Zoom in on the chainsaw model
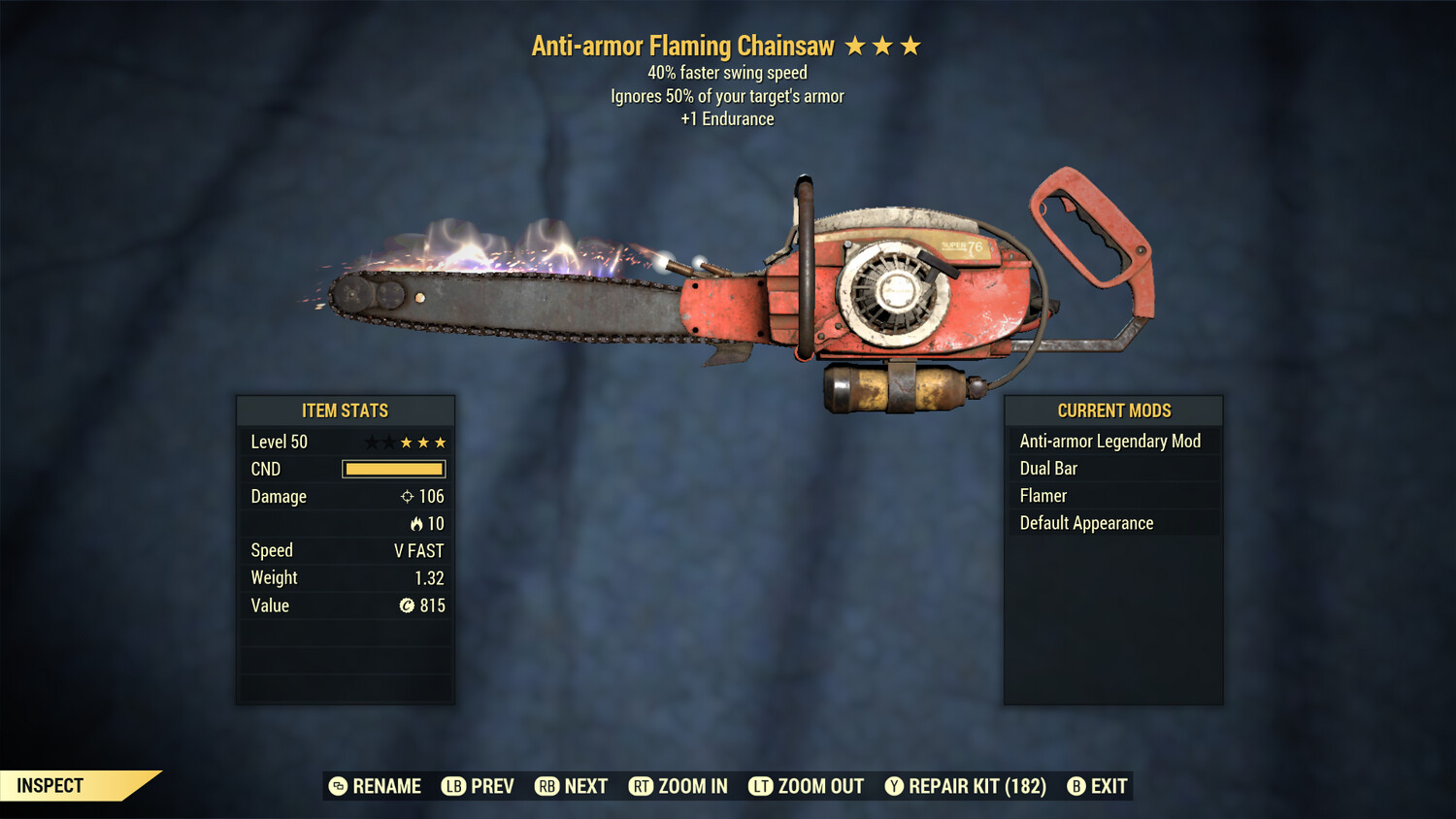 click(678, 786)
